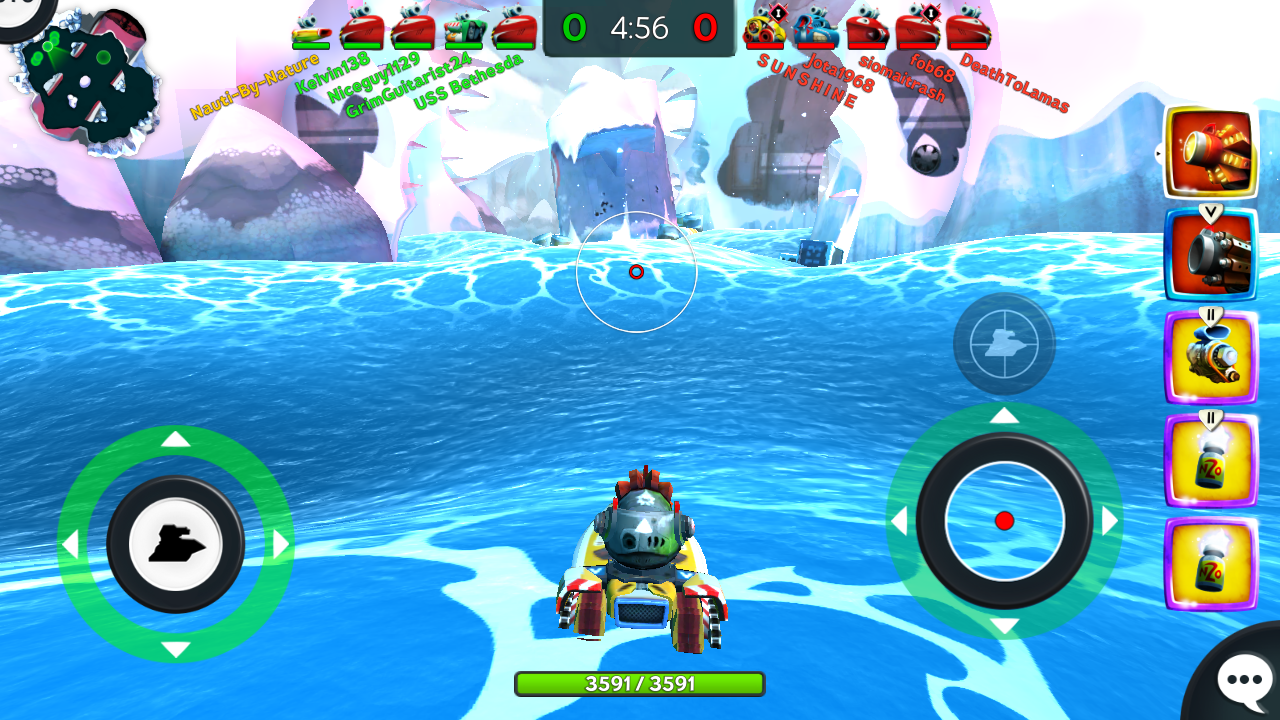Click the steering joystick's right arrow
The image size is (1280, 720).
point(281,544)
